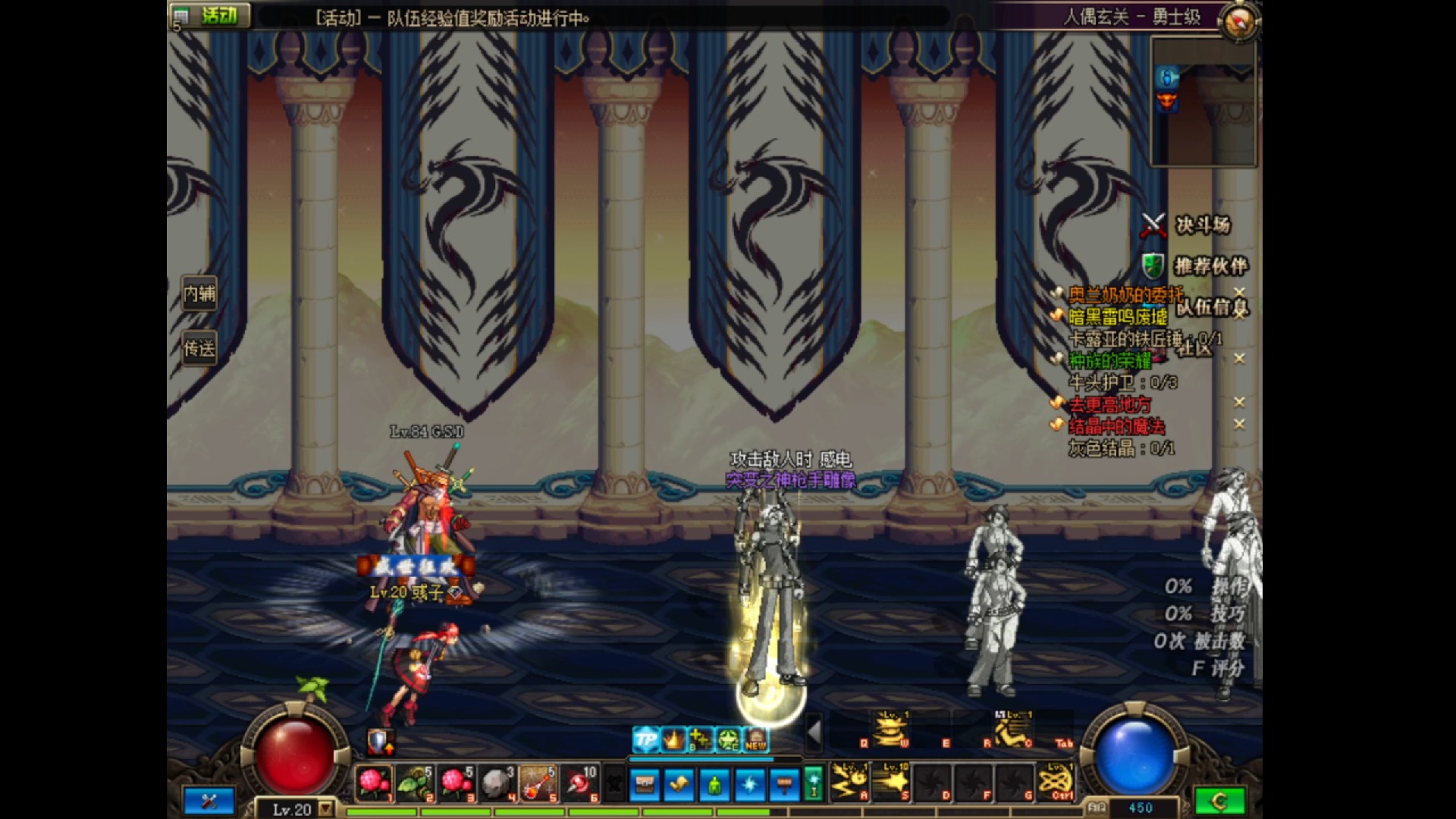Open the 去更高地方 quest entry
This screenshot has height=819, width=1456.
[x=1109, y=404]
